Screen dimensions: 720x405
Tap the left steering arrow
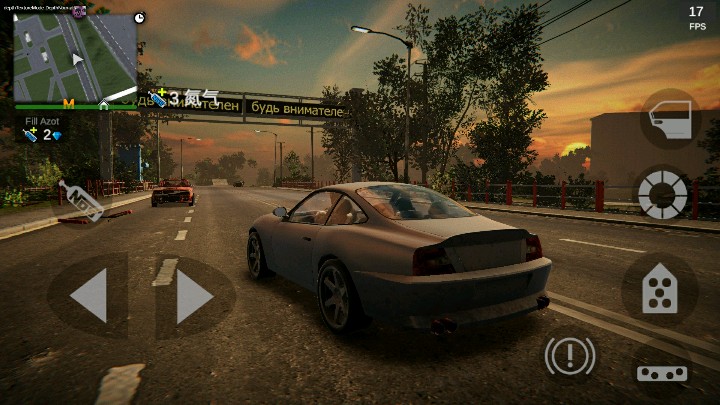point(88,297)
